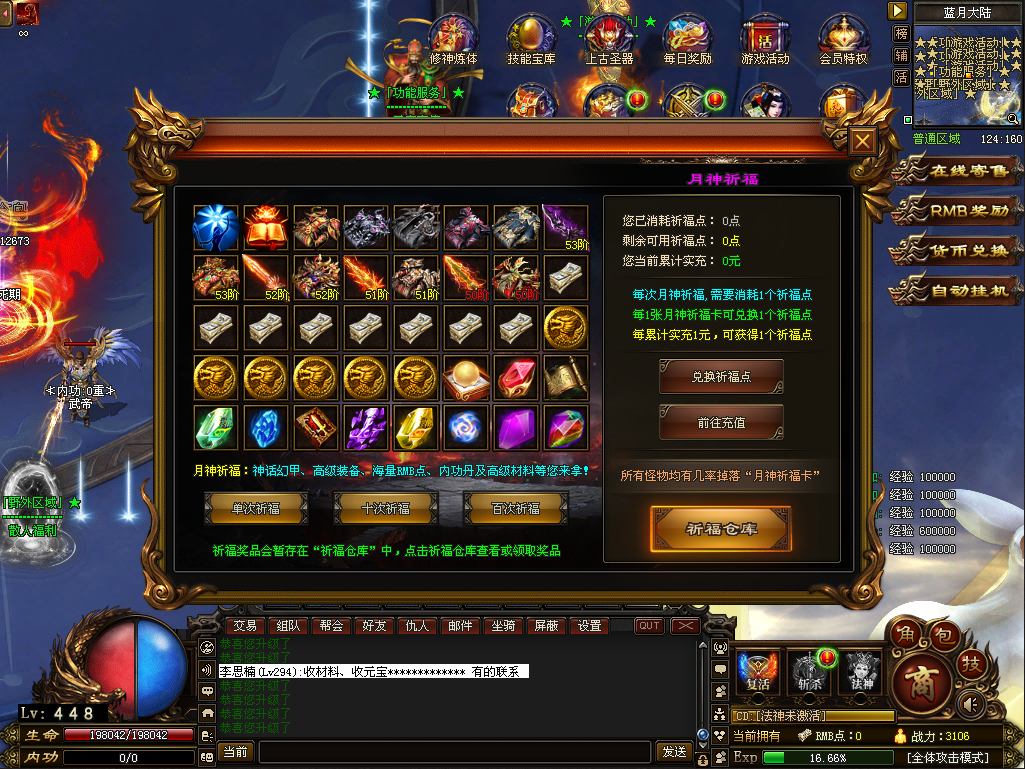This screenshot has height=769, width=1025.
Task: Open 货币兑换 currency exchange
Action: 956,251
